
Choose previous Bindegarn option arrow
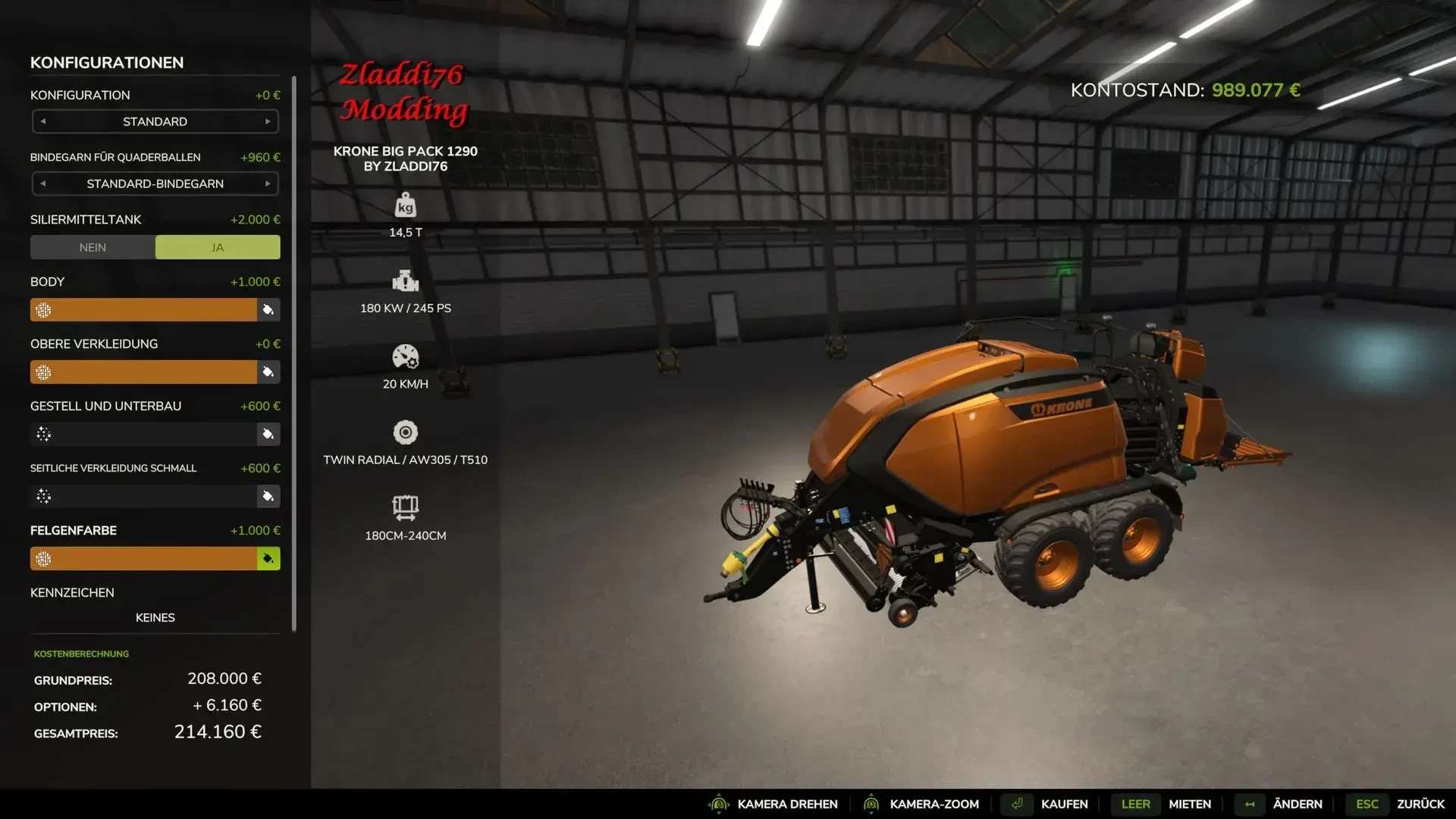click(x=43, y=184)
